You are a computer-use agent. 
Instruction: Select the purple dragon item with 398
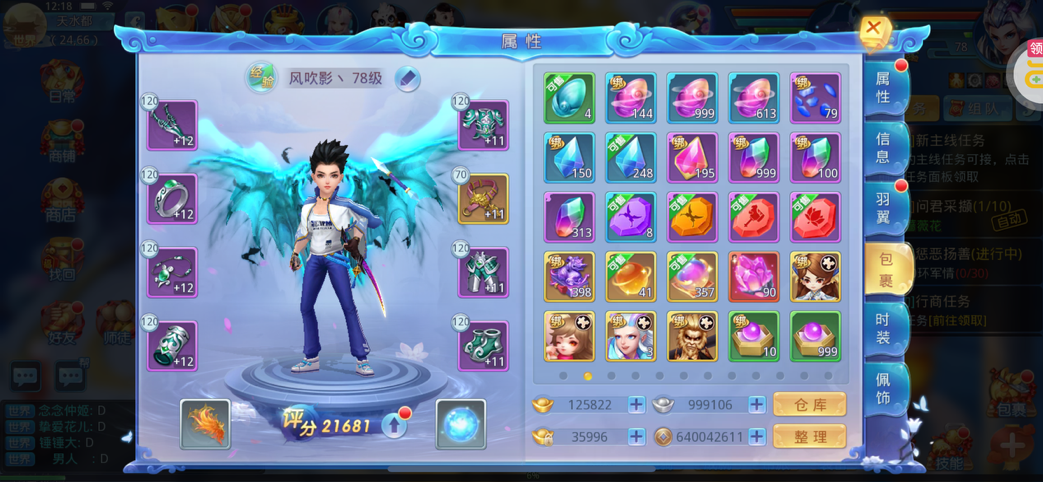coord(569,277)
